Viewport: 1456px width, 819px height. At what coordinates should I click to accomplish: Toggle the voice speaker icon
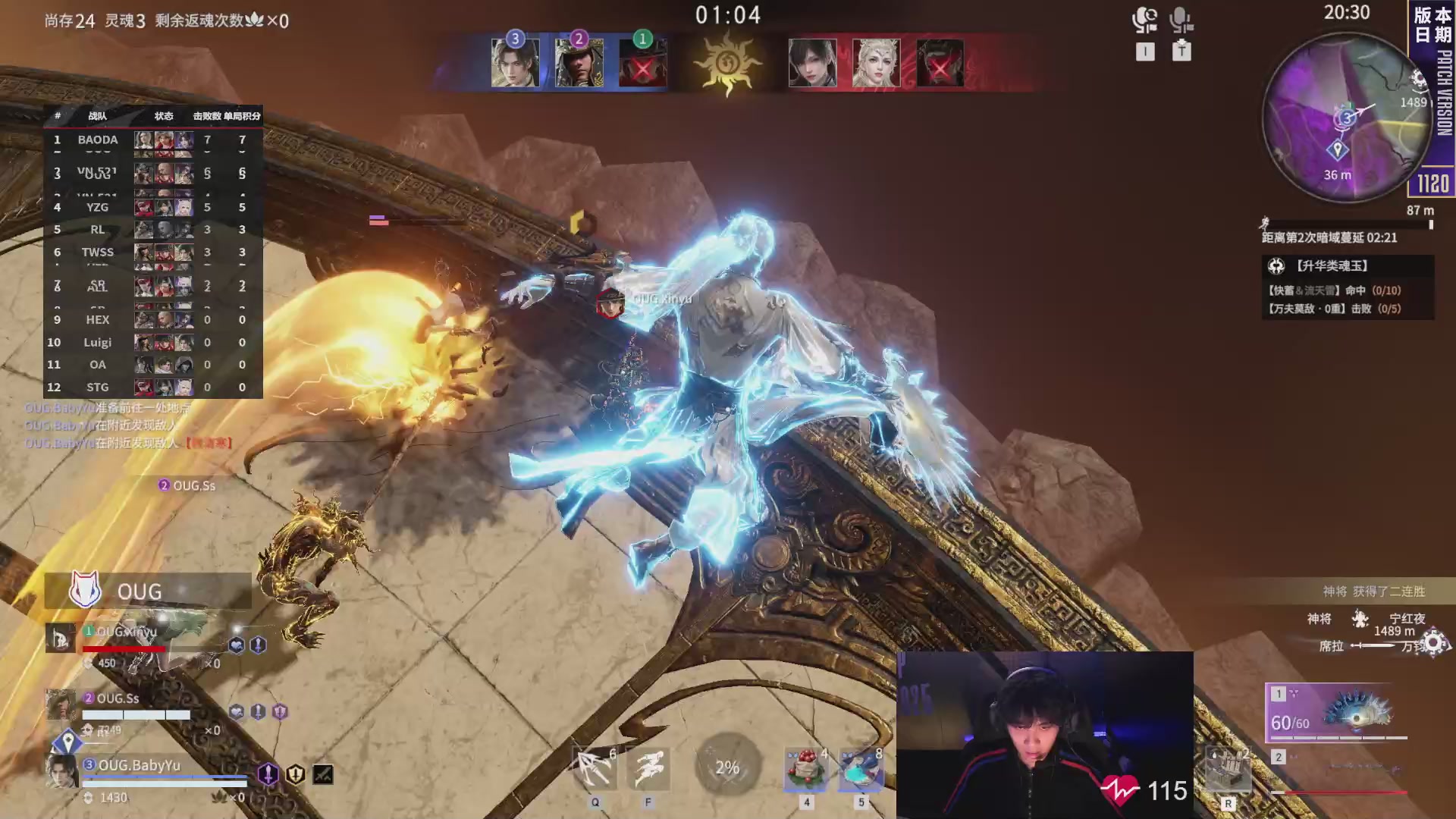click(x=1144, y=20)
